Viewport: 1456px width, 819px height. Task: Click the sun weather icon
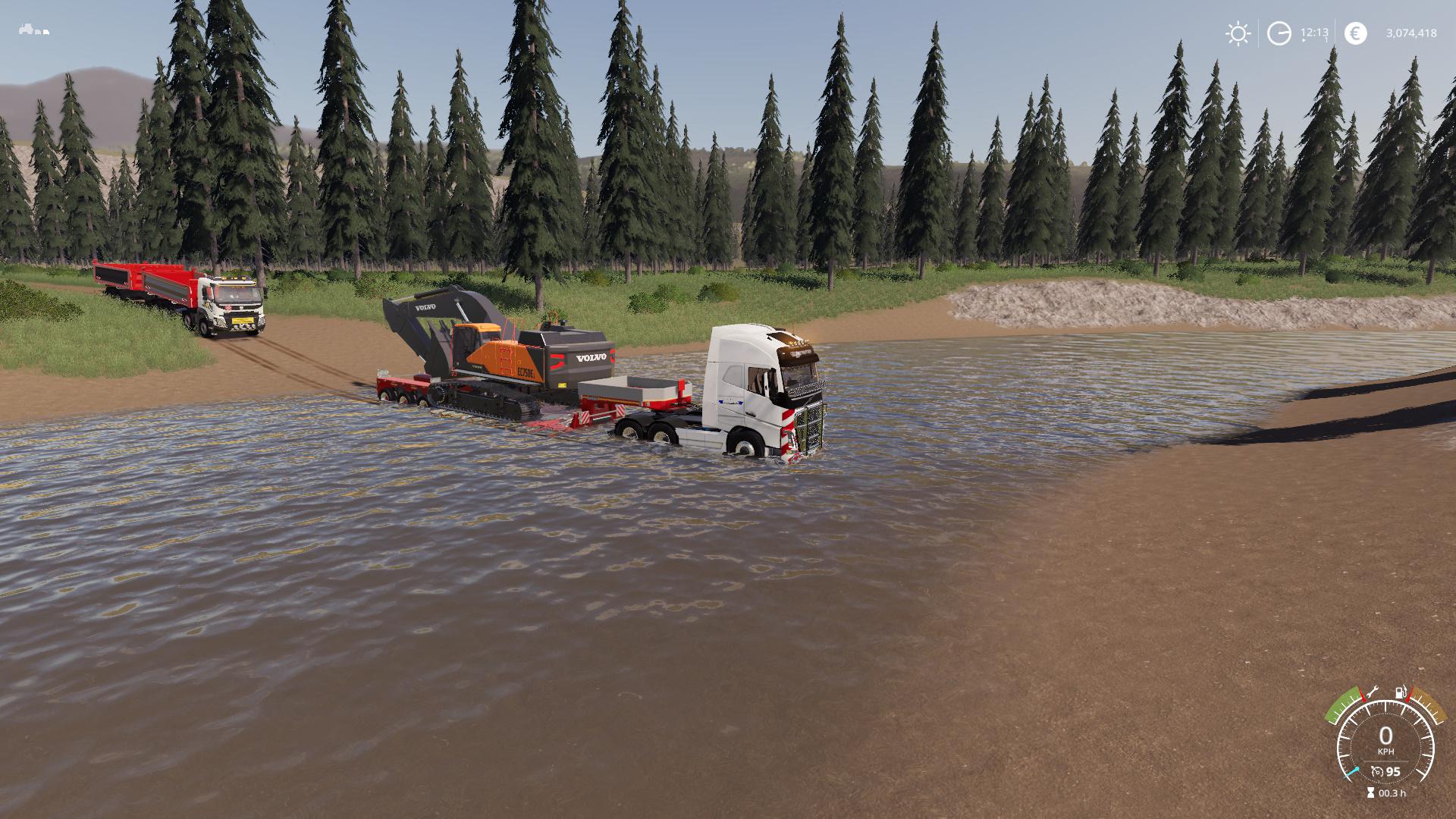coord(1238,33)
